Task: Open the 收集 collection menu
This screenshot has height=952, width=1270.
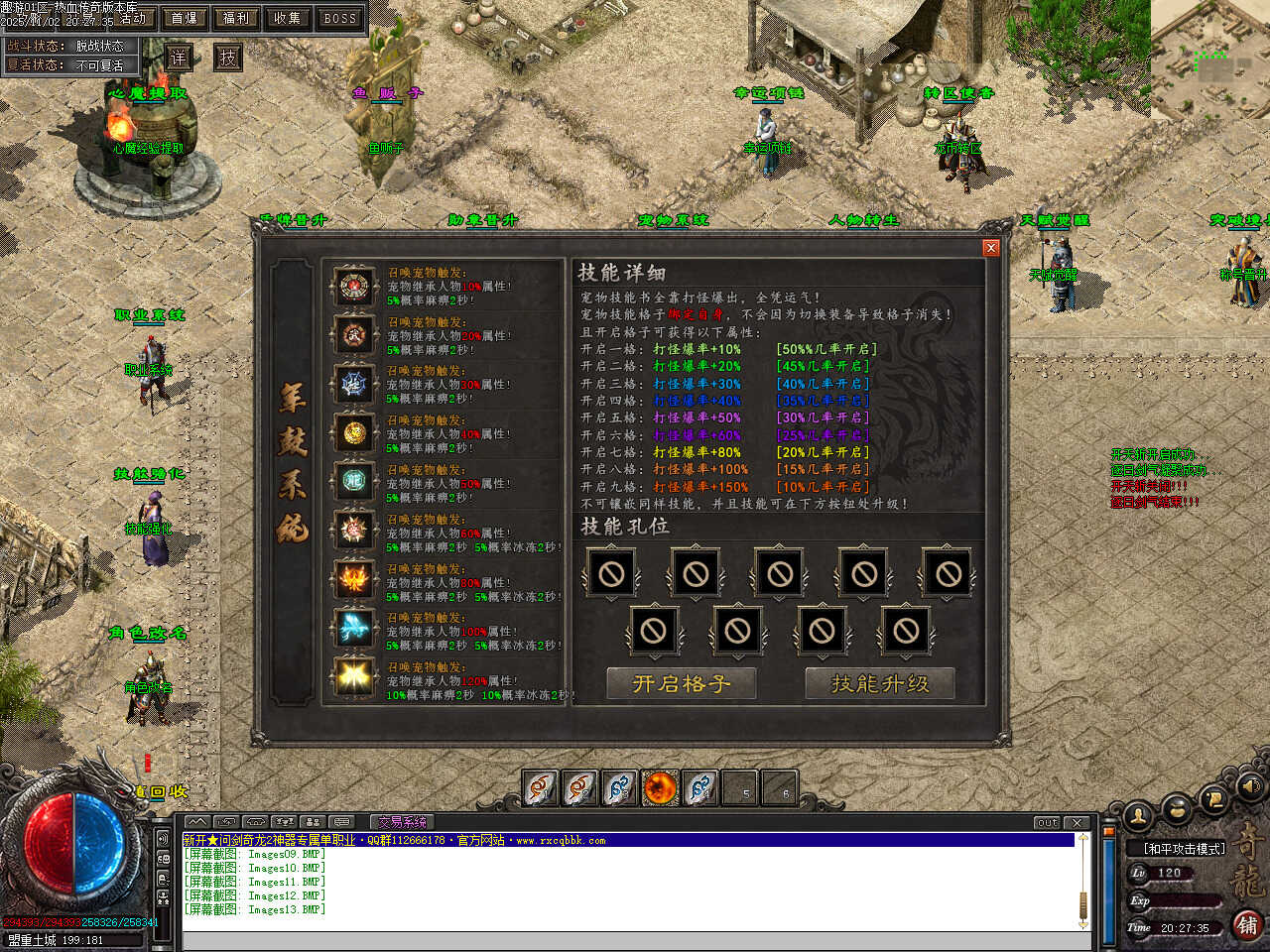Action: (x=288, y=18)
